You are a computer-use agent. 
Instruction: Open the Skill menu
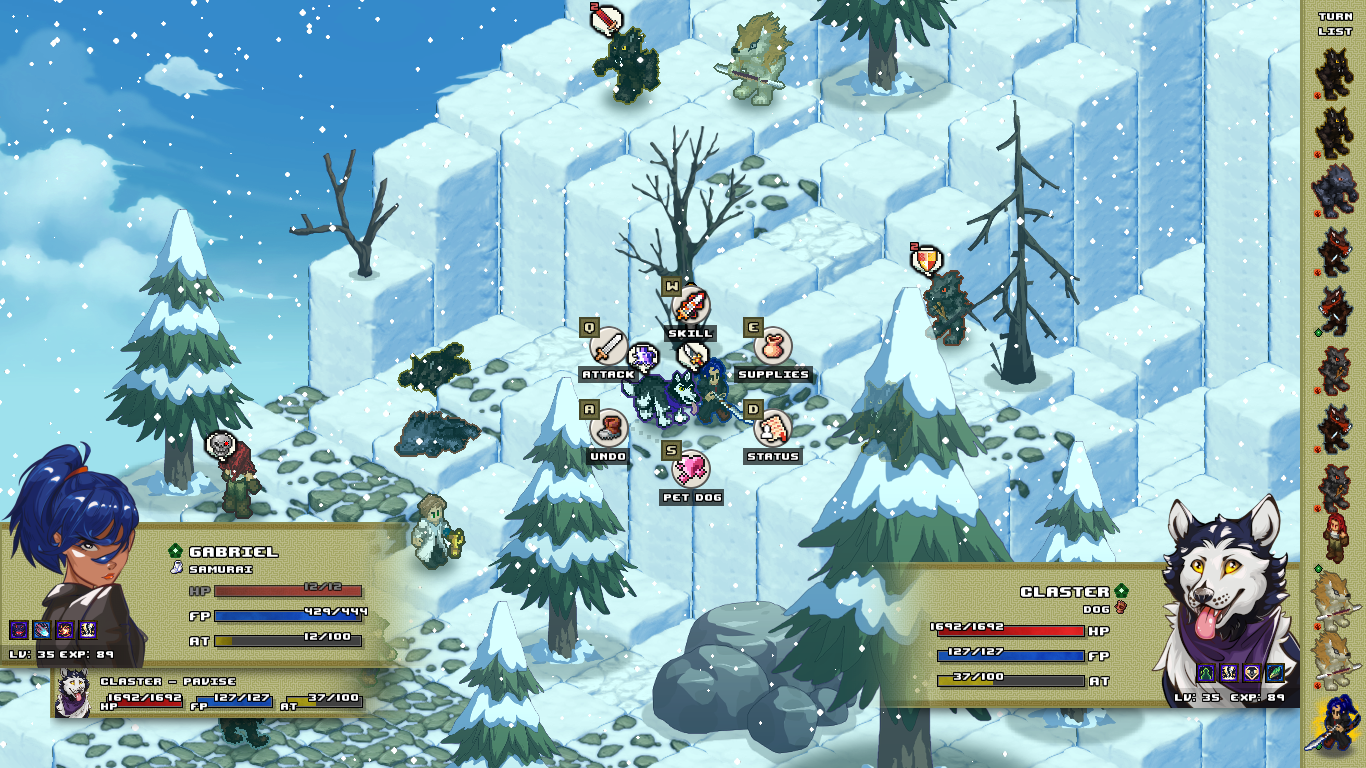click(x=691, y=306)
